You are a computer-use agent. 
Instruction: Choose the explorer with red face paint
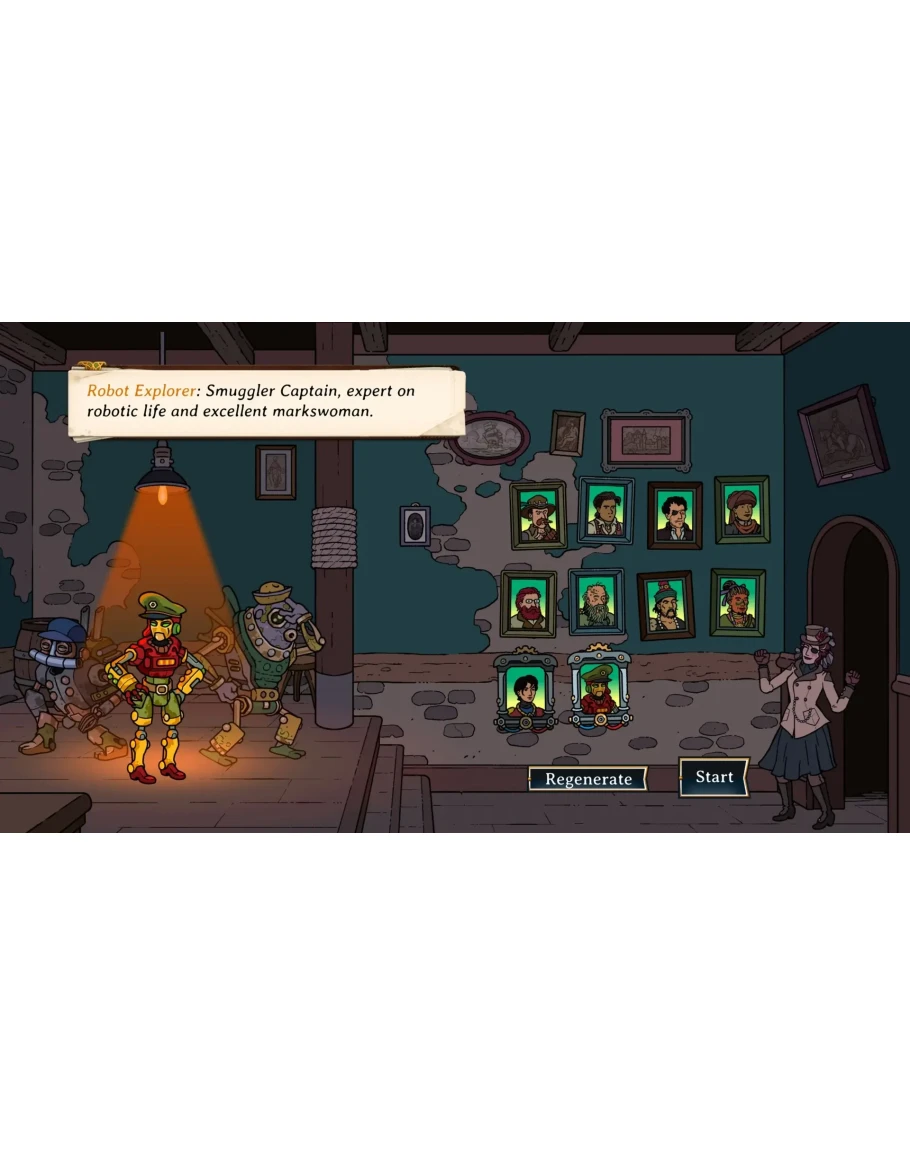(x=737, y=602)
